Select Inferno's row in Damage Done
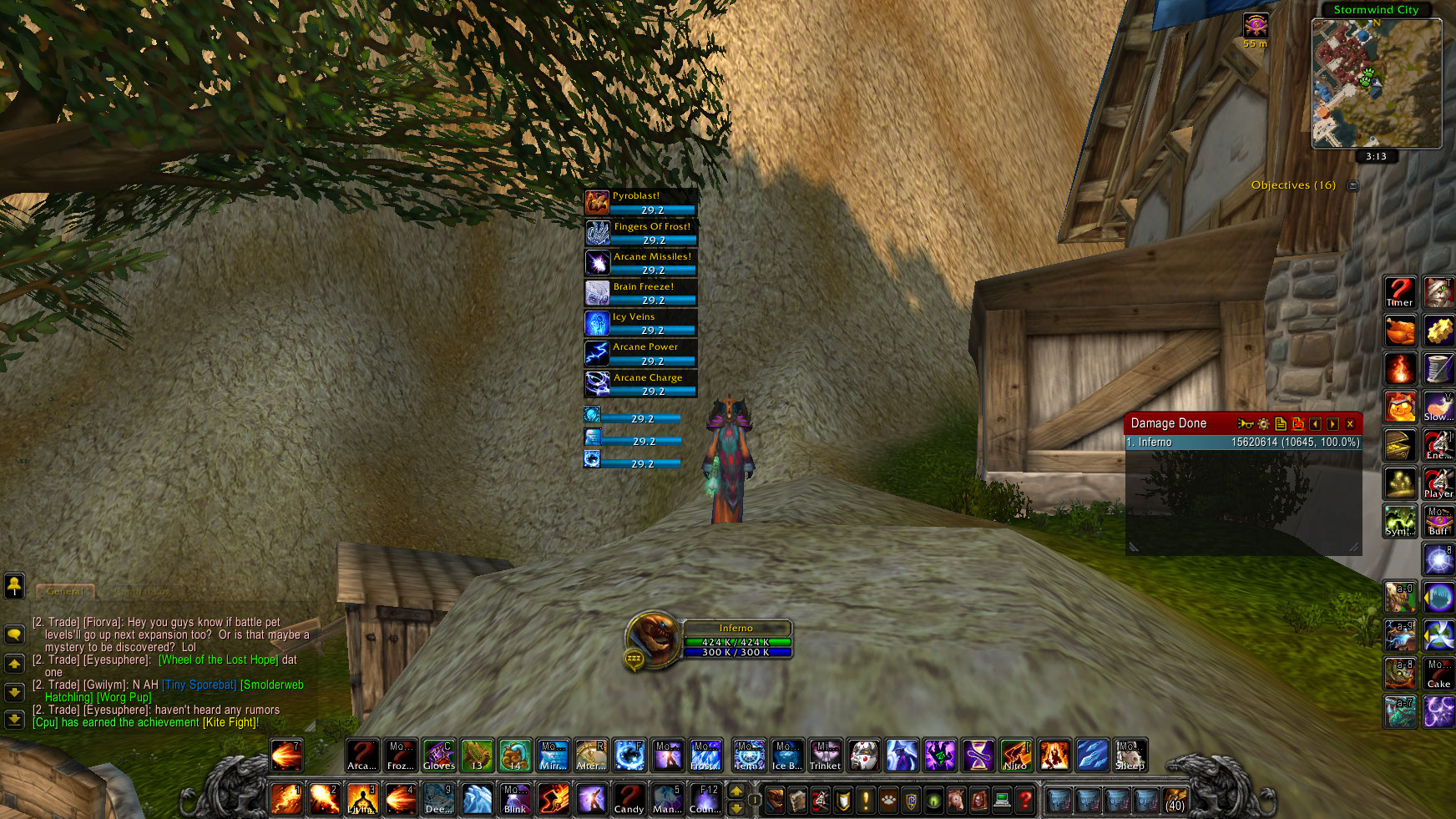1456x819 pixels. (1243, 442)
